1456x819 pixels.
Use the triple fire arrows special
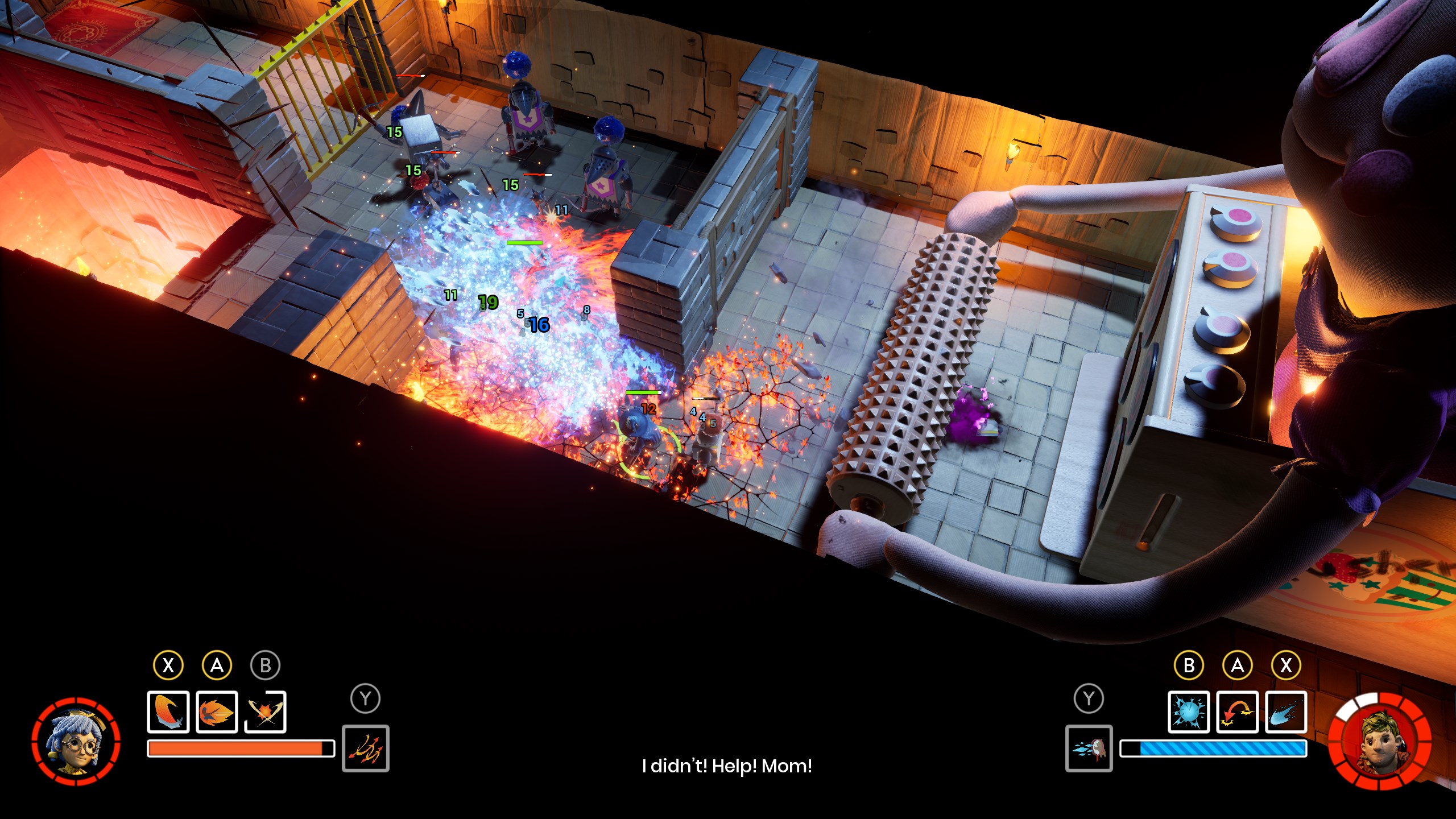365,748
